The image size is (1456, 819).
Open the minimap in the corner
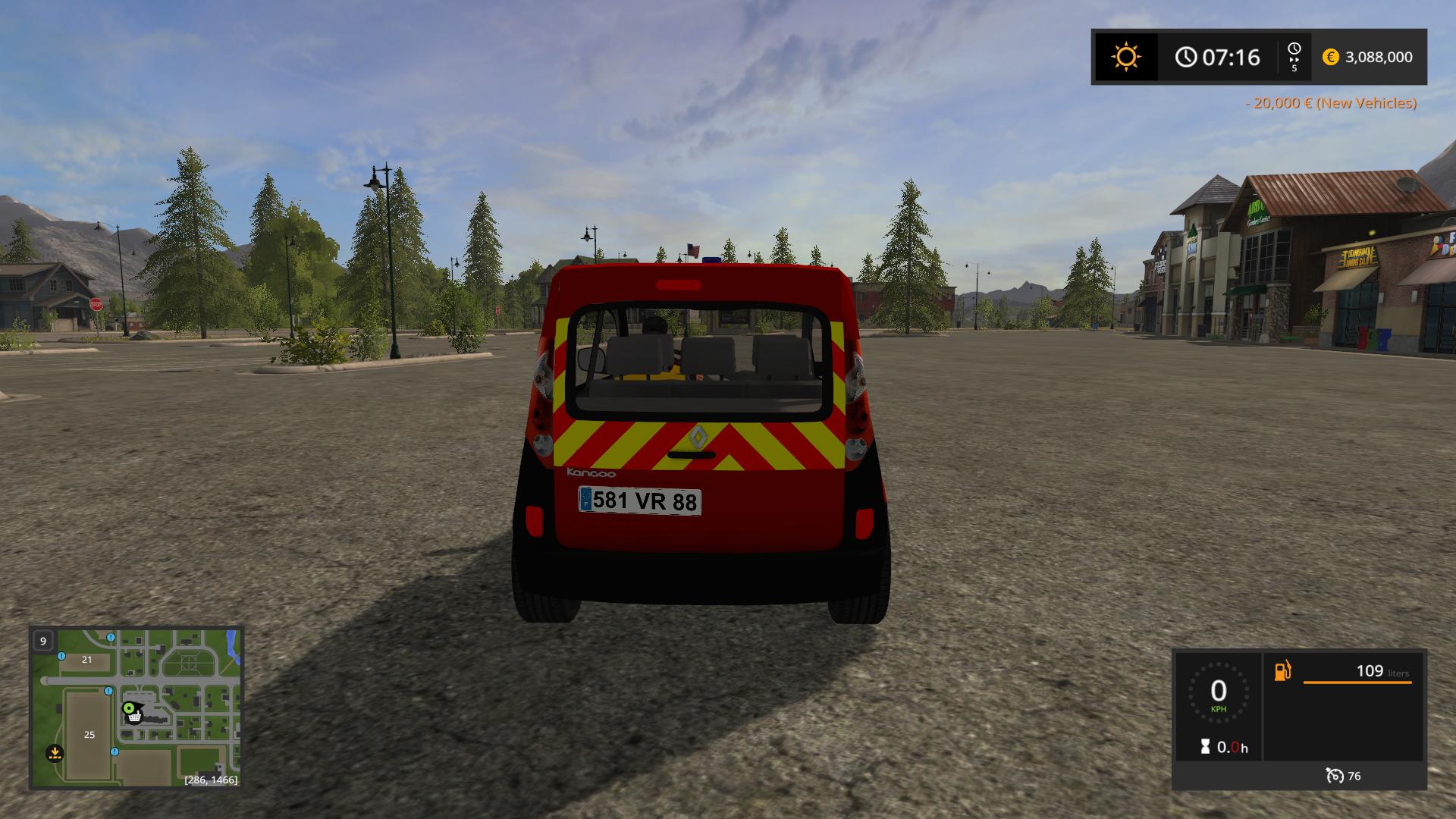136,708
